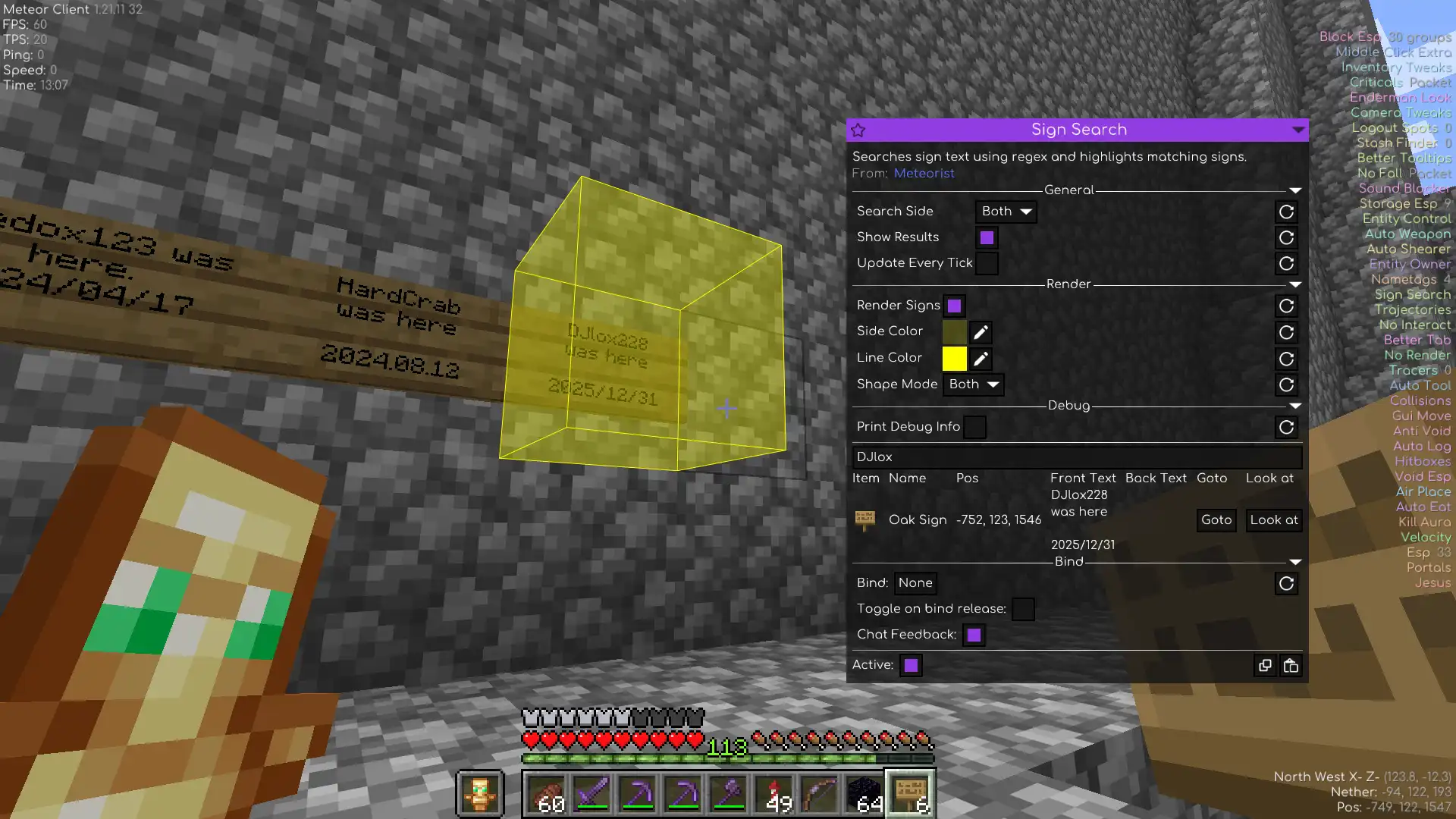The image size is (1456, 819).
Task: Focus the sign search field containing DJlox
Action: tap(1077, 457)
